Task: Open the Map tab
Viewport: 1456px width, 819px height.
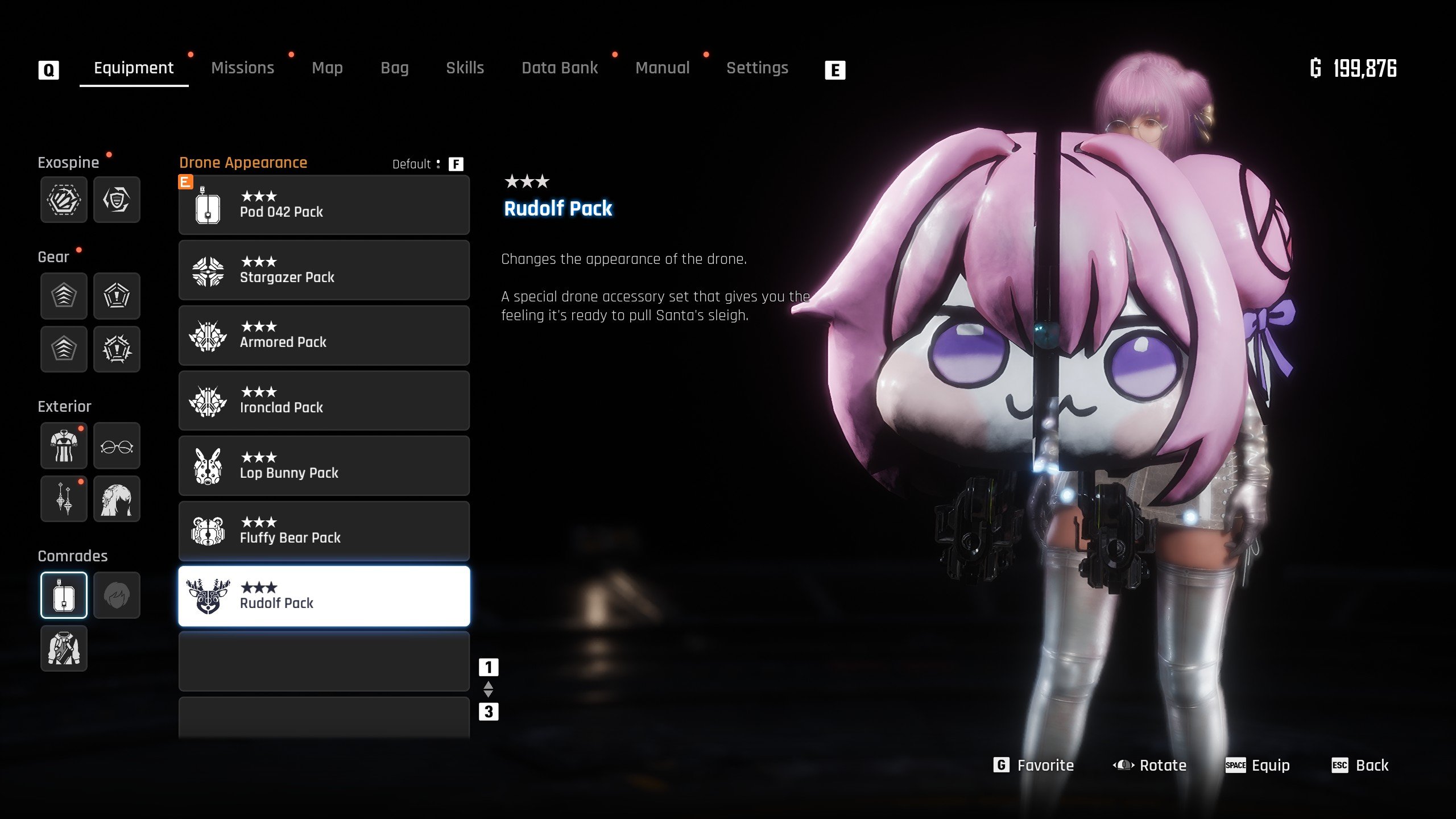Action: (x=327, y=68)
